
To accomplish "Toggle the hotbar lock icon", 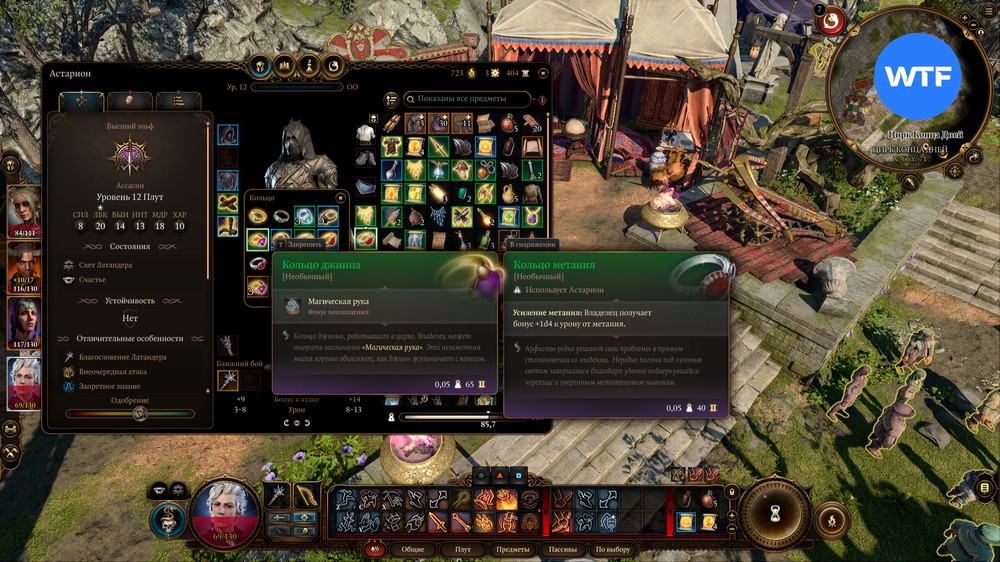I will [377, 549].
